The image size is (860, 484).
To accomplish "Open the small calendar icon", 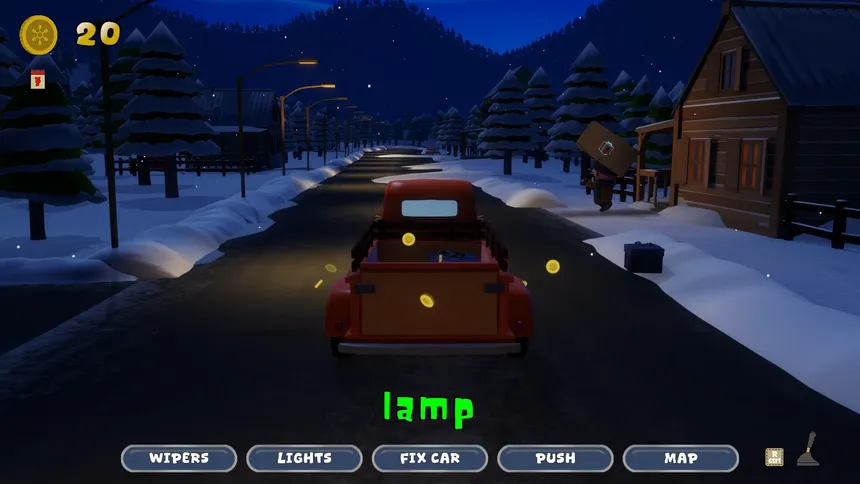I will (x=39, y=78).
